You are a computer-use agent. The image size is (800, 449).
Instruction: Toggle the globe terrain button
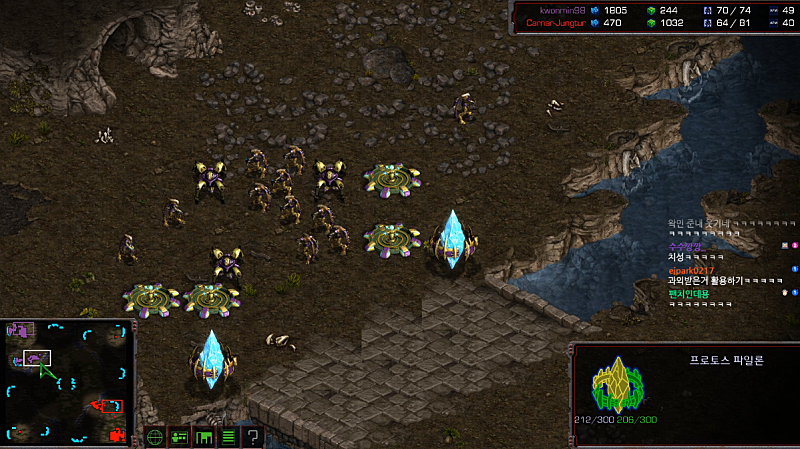coord(155,437)
